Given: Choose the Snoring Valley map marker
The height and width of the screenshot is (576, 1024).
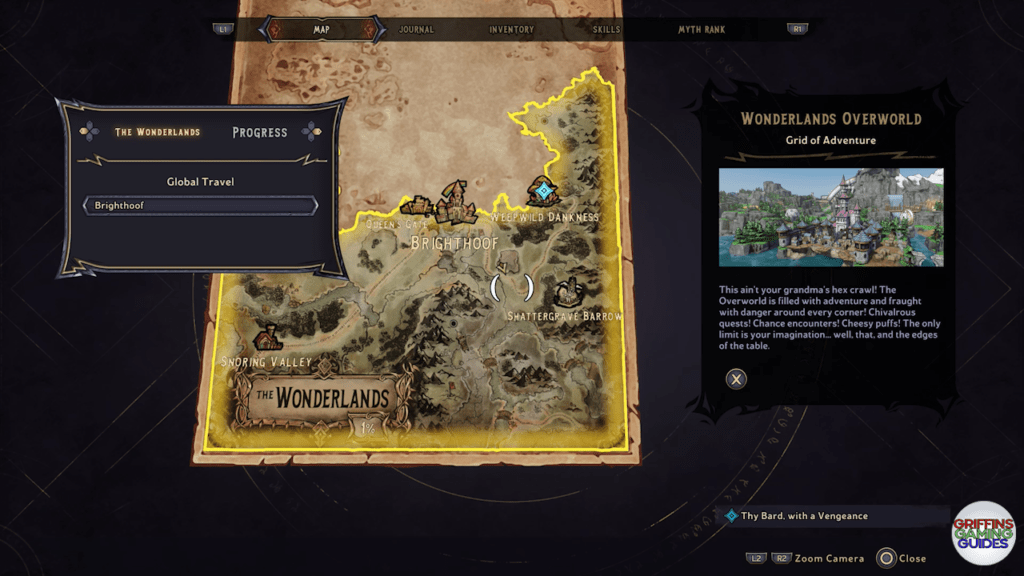Looking at the screenshot, I should [x=267, y=340].
